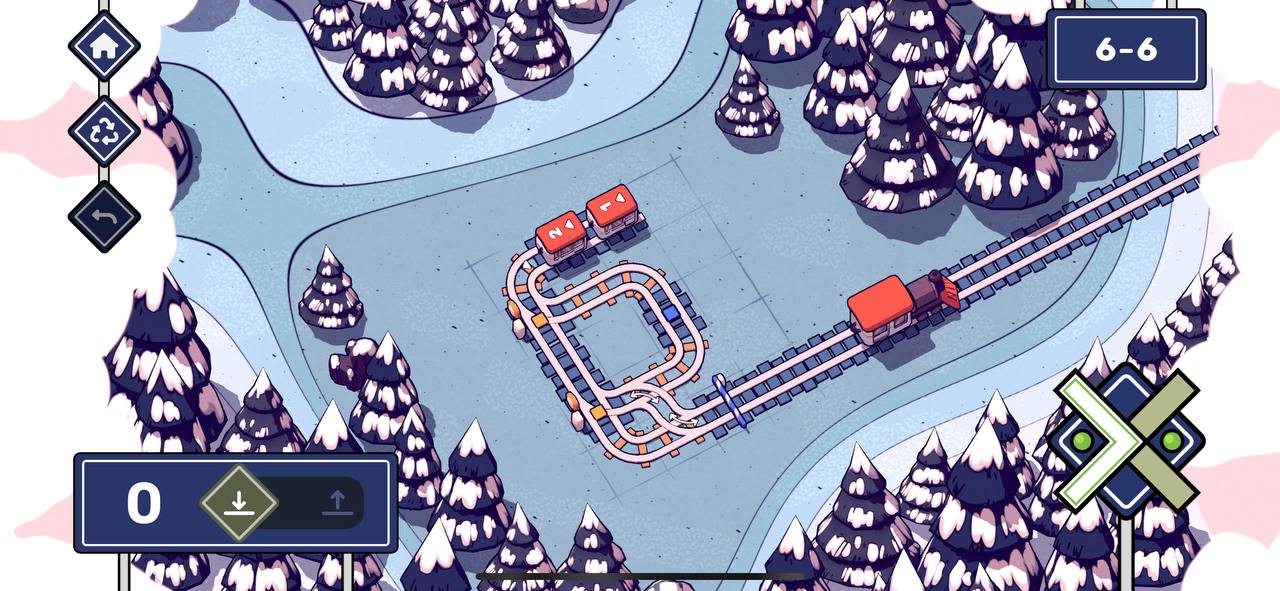Return to the home menu
Image resolution: width=1280 pixels, height=591 pixels.
click(103, 45)
